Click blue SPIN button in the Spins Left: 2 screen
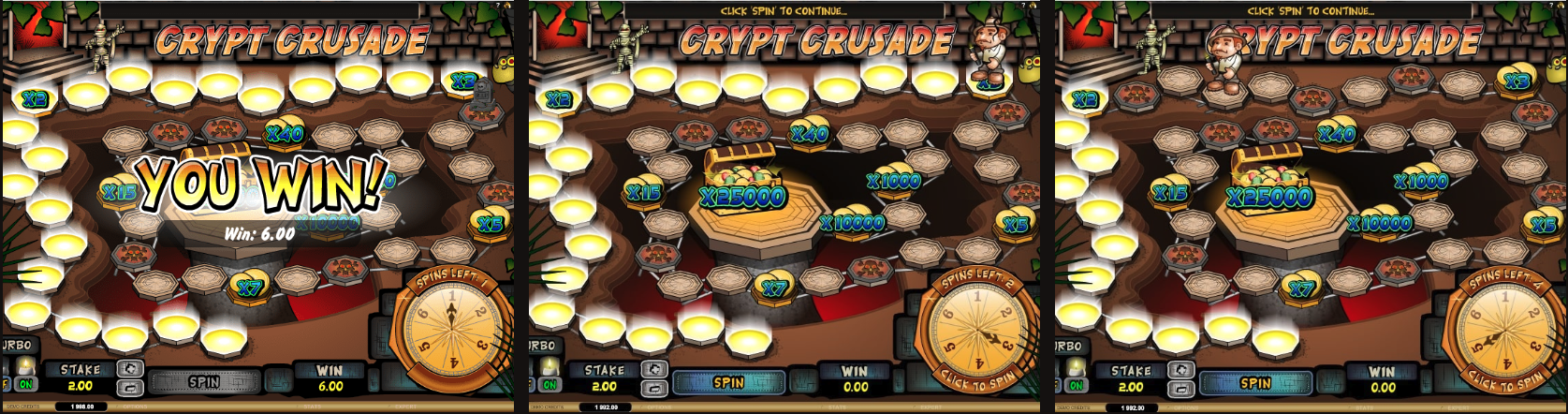The height and width of the screenshot is (414, 1568). point(728,382)
